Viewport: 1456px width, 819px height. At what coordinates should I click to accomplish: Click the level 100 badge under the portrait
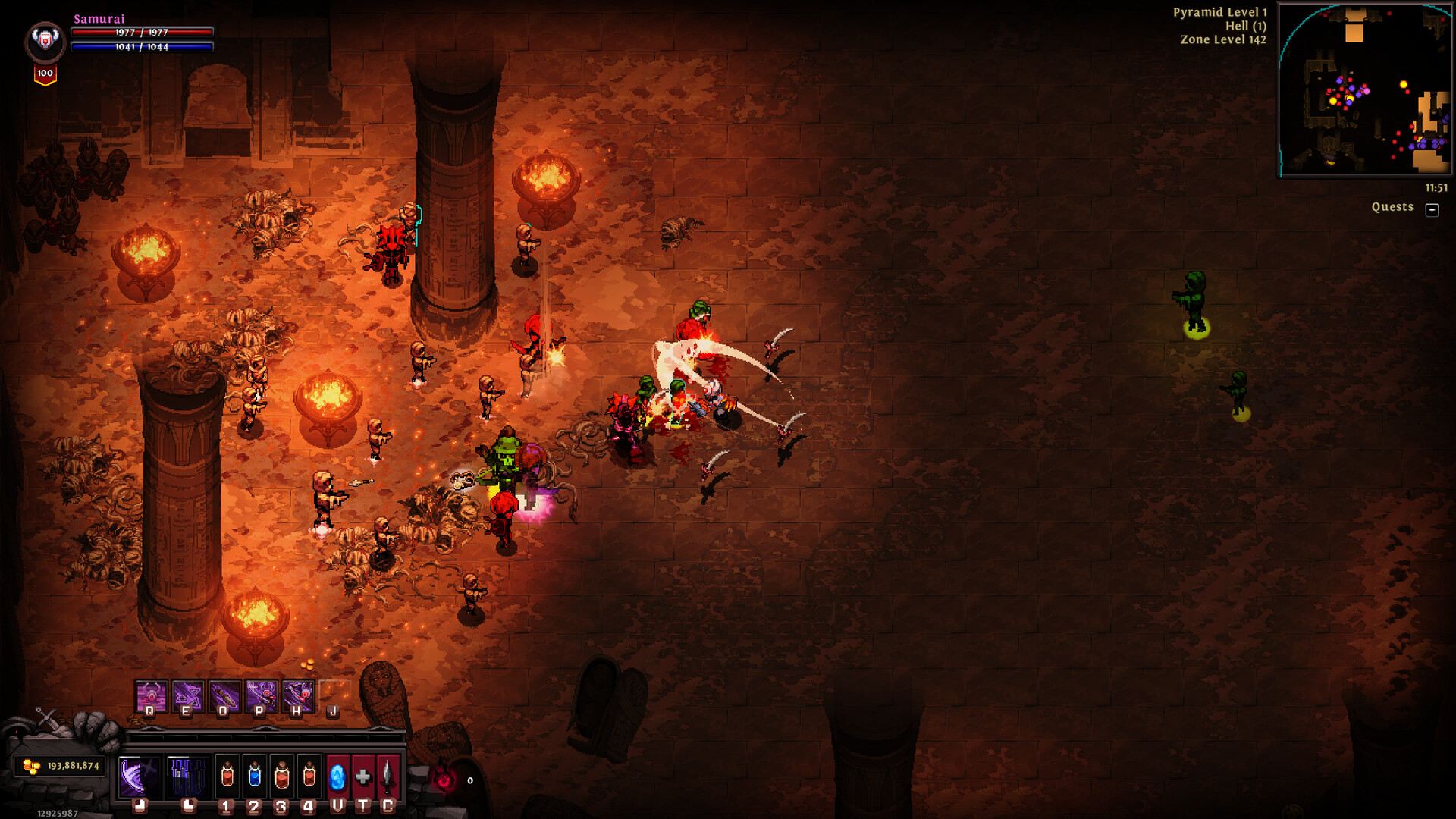coord(44,73)
